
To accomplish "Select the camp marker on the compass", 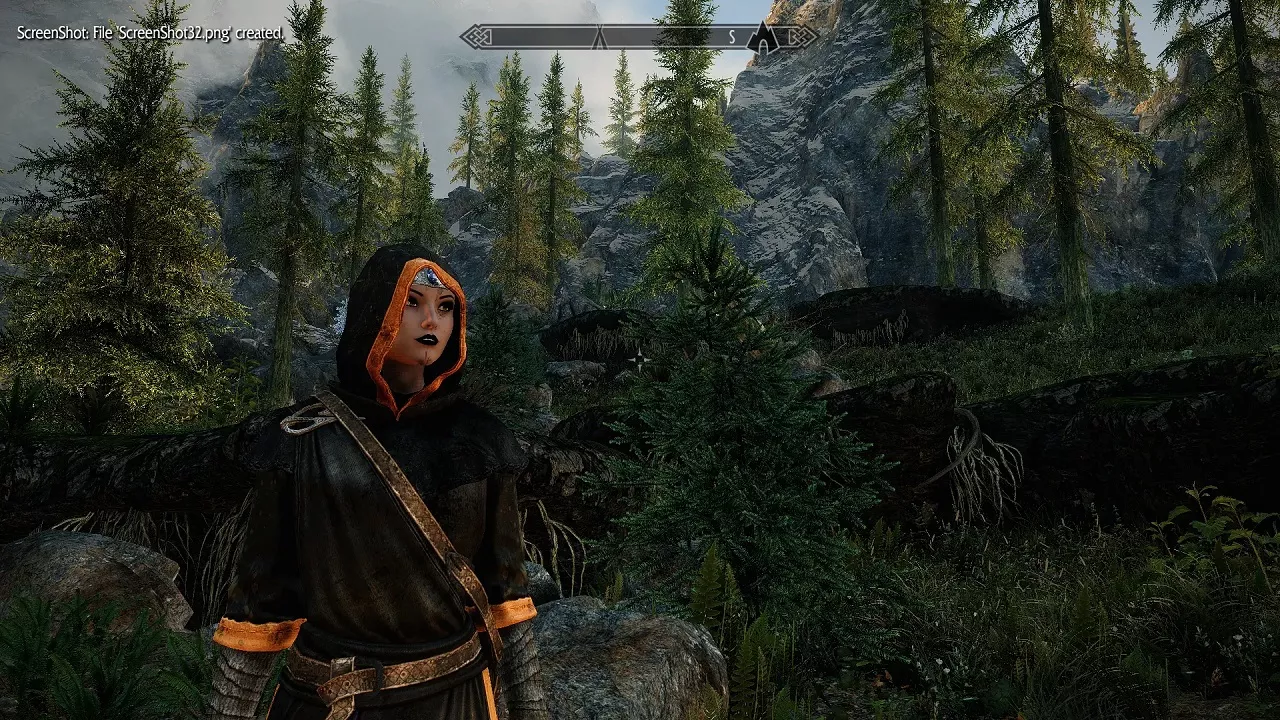I will point(599,38).
